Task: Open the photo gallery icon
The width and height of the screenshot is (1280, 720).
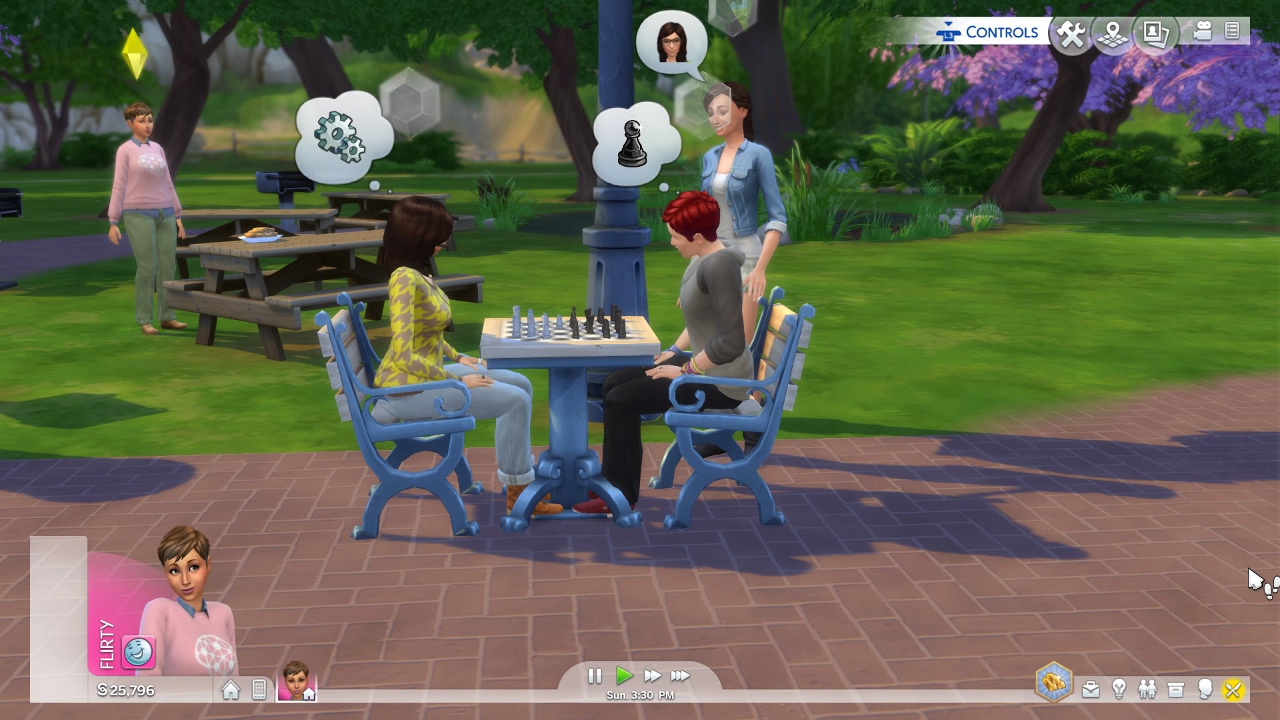Action: [1156, 34]
